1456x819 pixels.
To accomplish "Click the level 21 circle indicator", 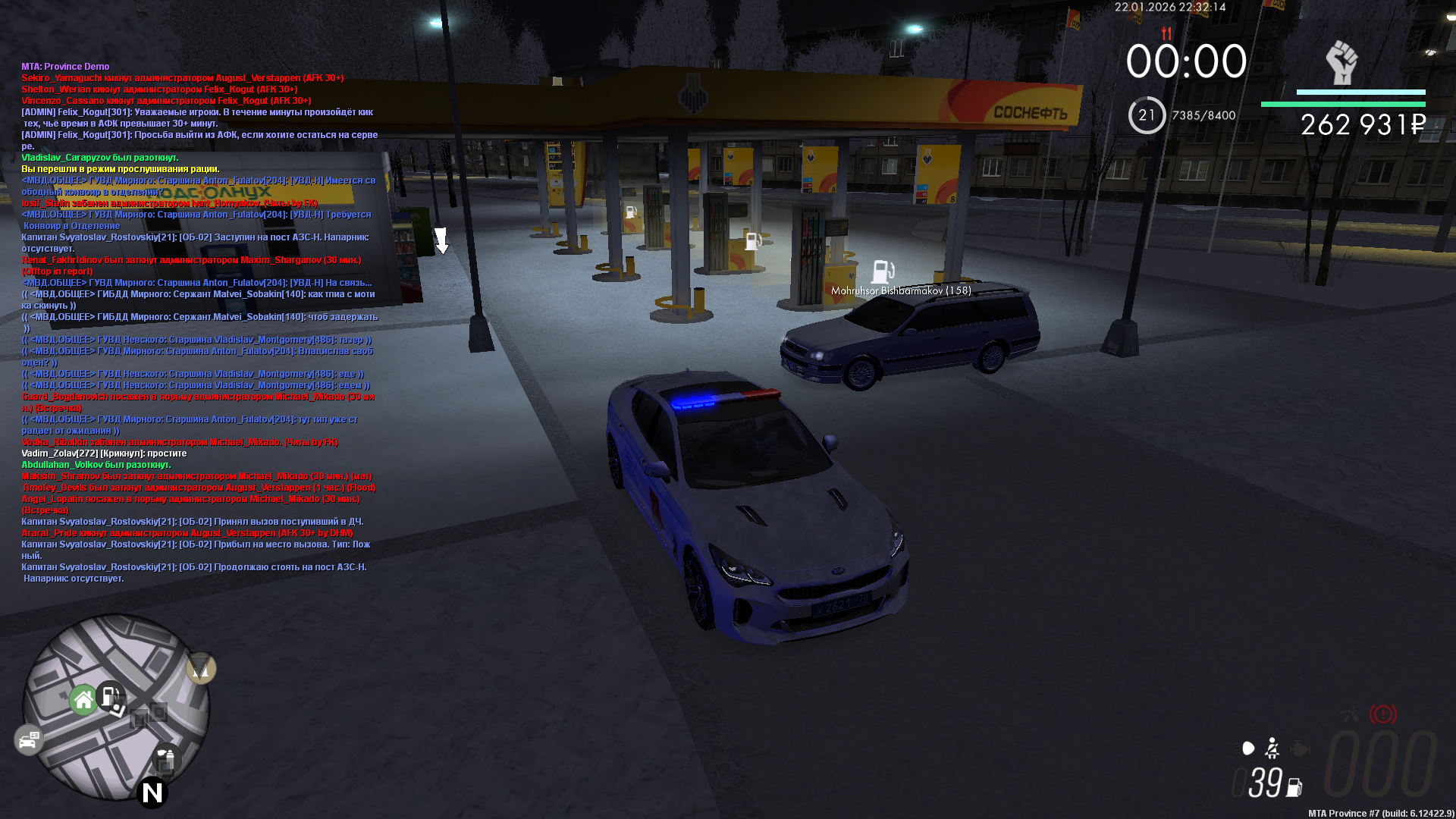I will click(1147, 115).
